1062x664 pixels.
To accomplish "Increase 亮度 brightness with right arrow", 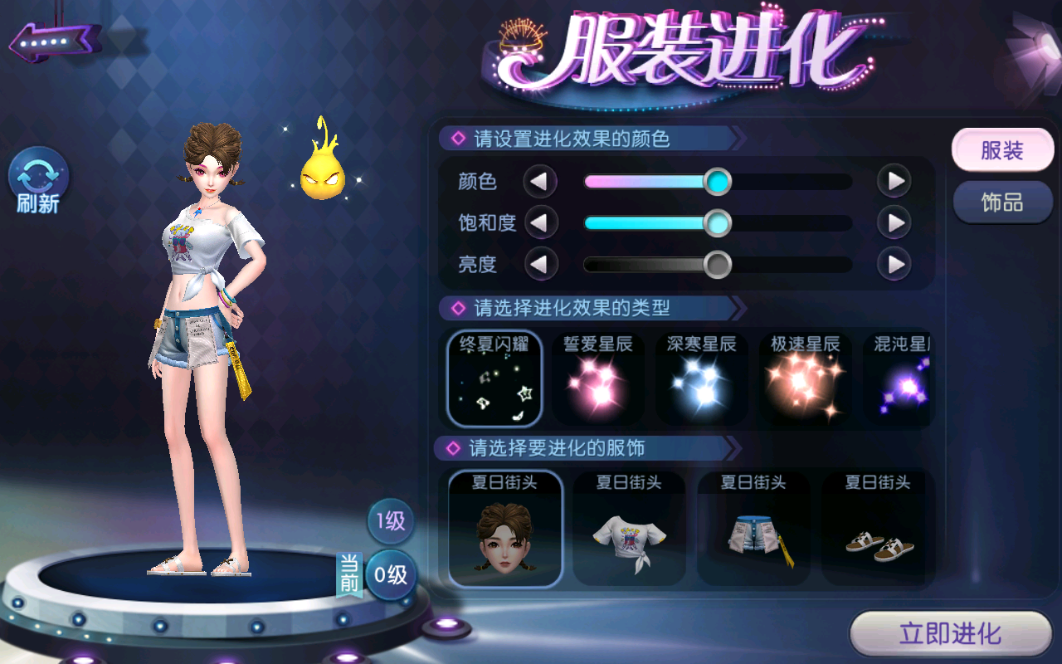I will coord(894,265).
